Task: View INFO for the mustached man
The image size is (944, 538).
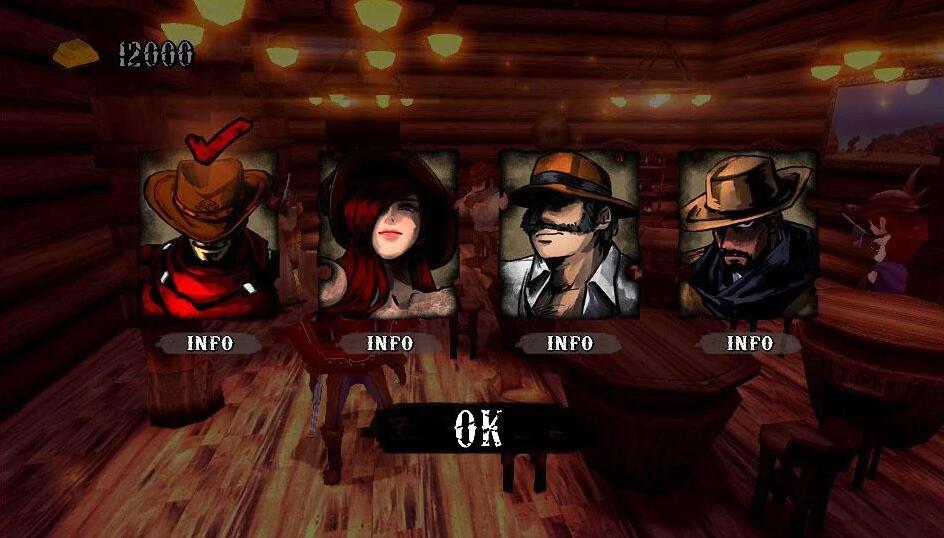Action: point(569,343)
